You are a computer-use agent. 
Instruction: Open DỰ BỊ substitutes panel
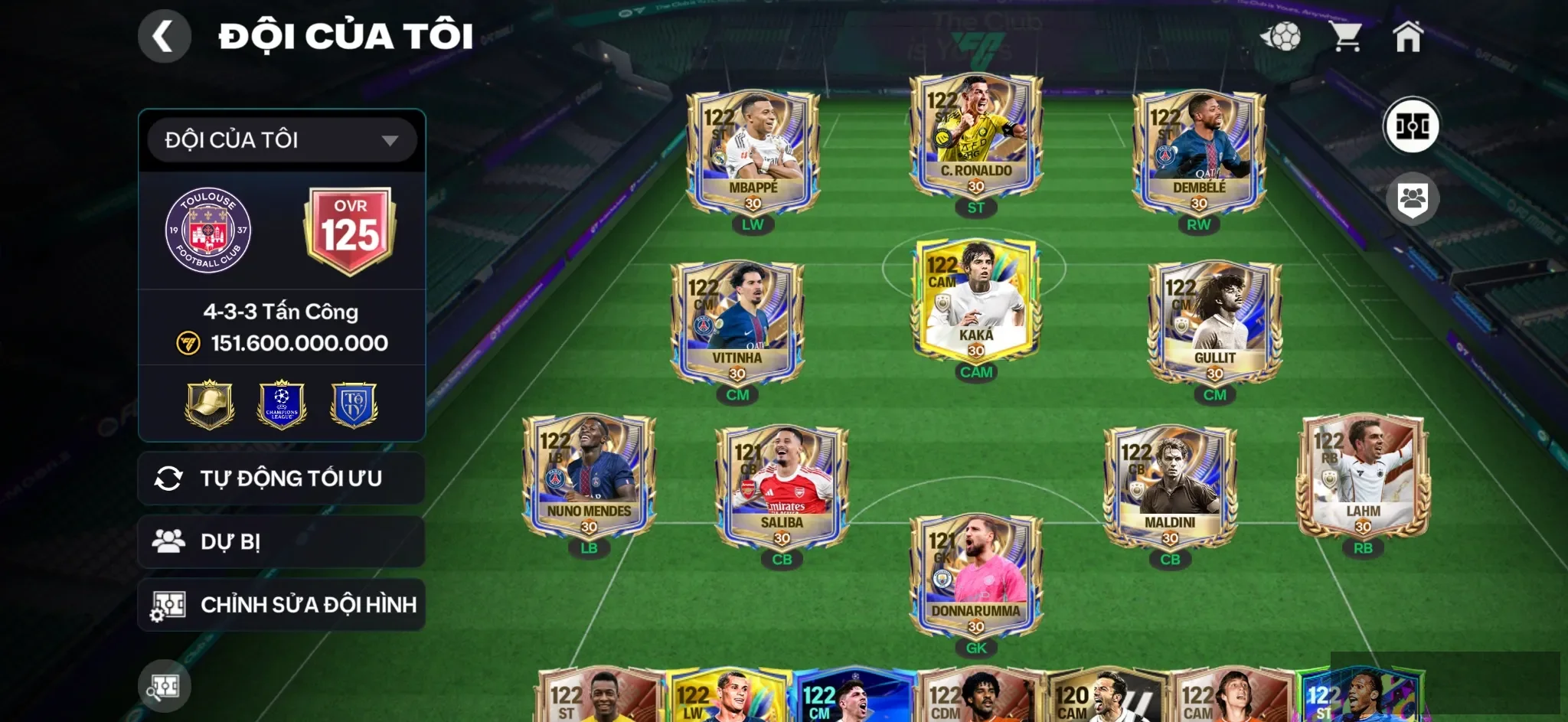click(281, 541)
